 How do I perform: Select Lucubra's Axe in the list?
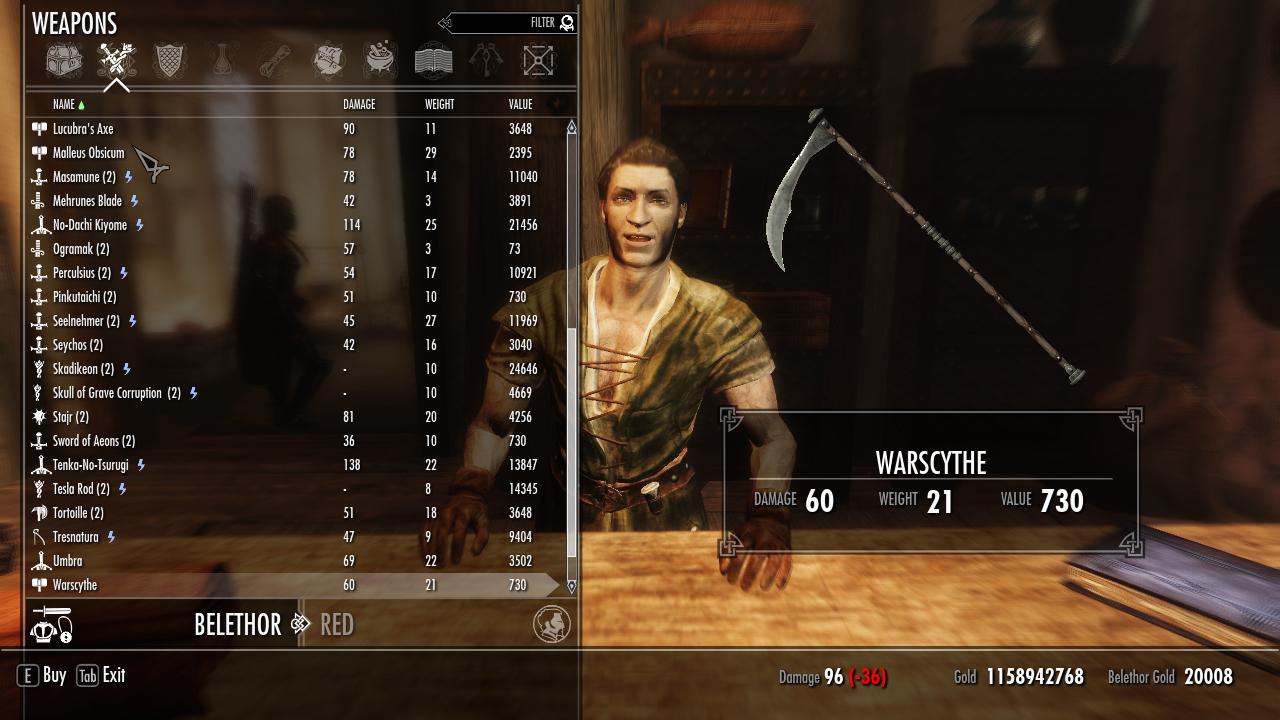coord(83,129)
